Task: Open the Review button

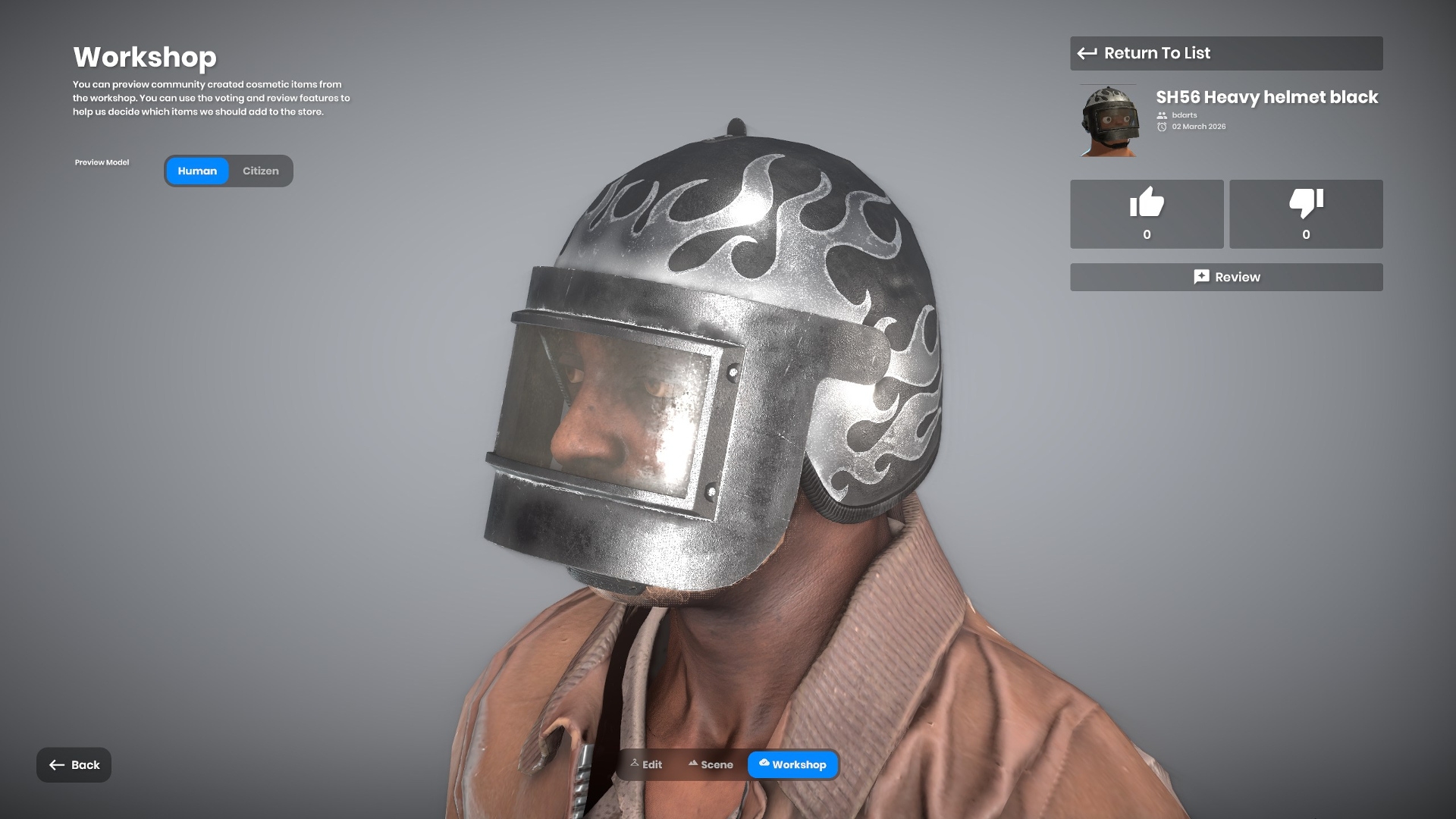Action: pos(1225,278)
